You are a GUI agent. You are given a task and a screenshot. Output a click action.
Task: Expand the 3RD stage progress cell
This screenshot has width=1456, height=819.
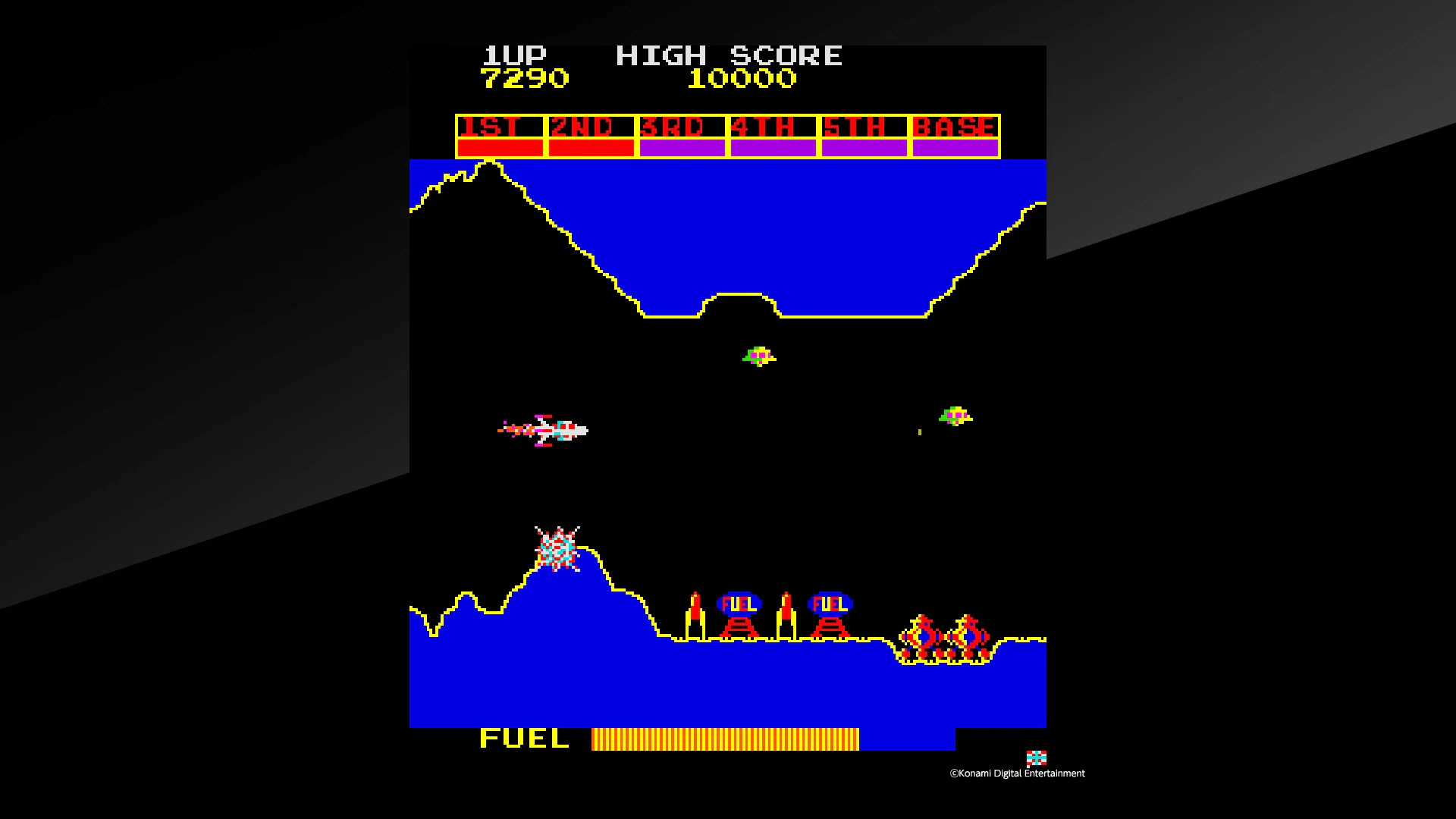click(x=682, y=134)
